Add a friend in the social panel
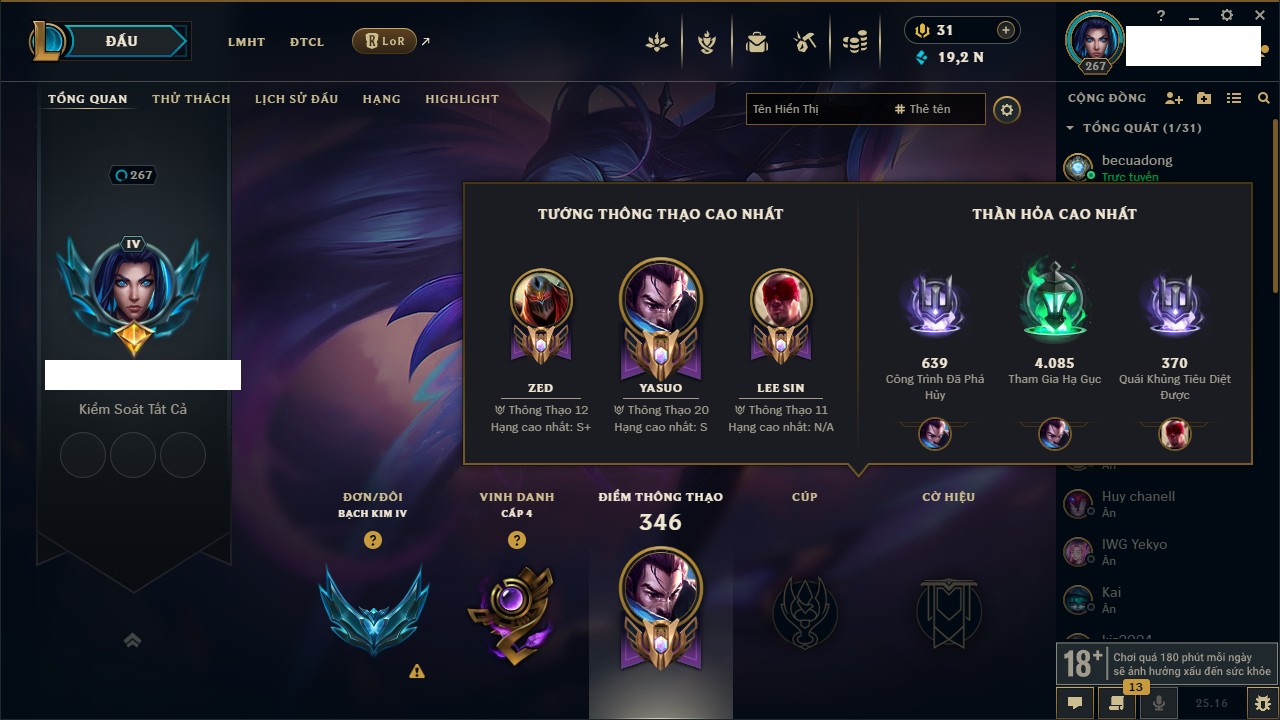Screen dimensions: 1280x720 [1174, 98]
